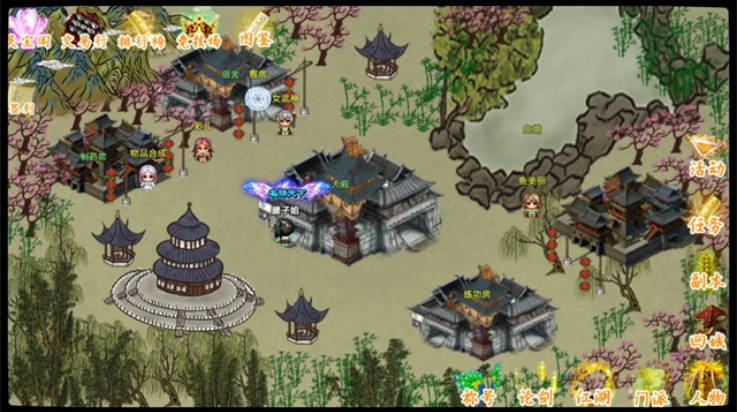Open the 江湖 menu

click(x=592, y=386)
